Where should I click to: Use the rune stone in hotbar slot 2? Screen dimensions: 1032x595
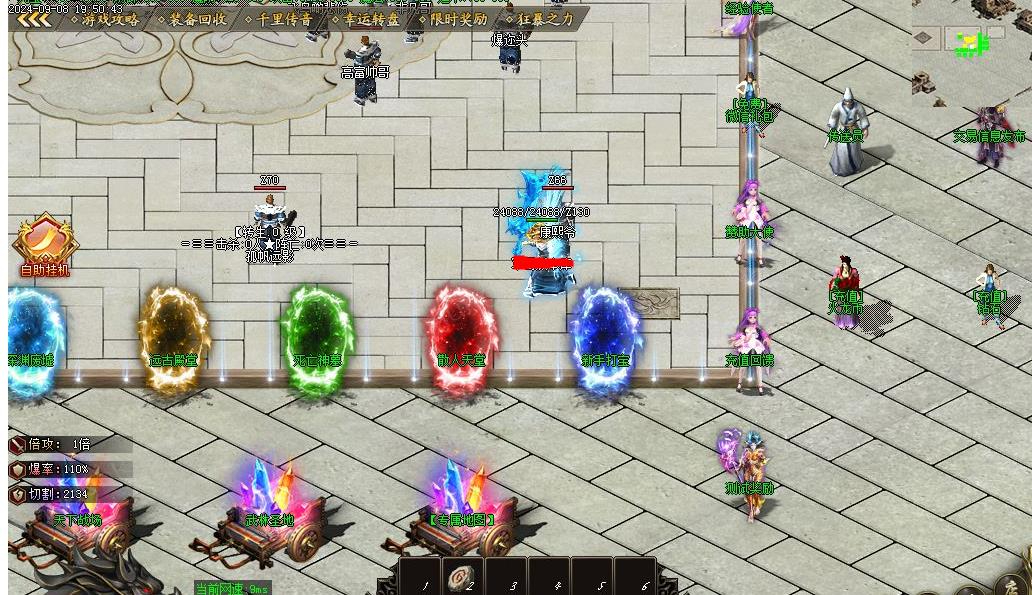[461, 577]
